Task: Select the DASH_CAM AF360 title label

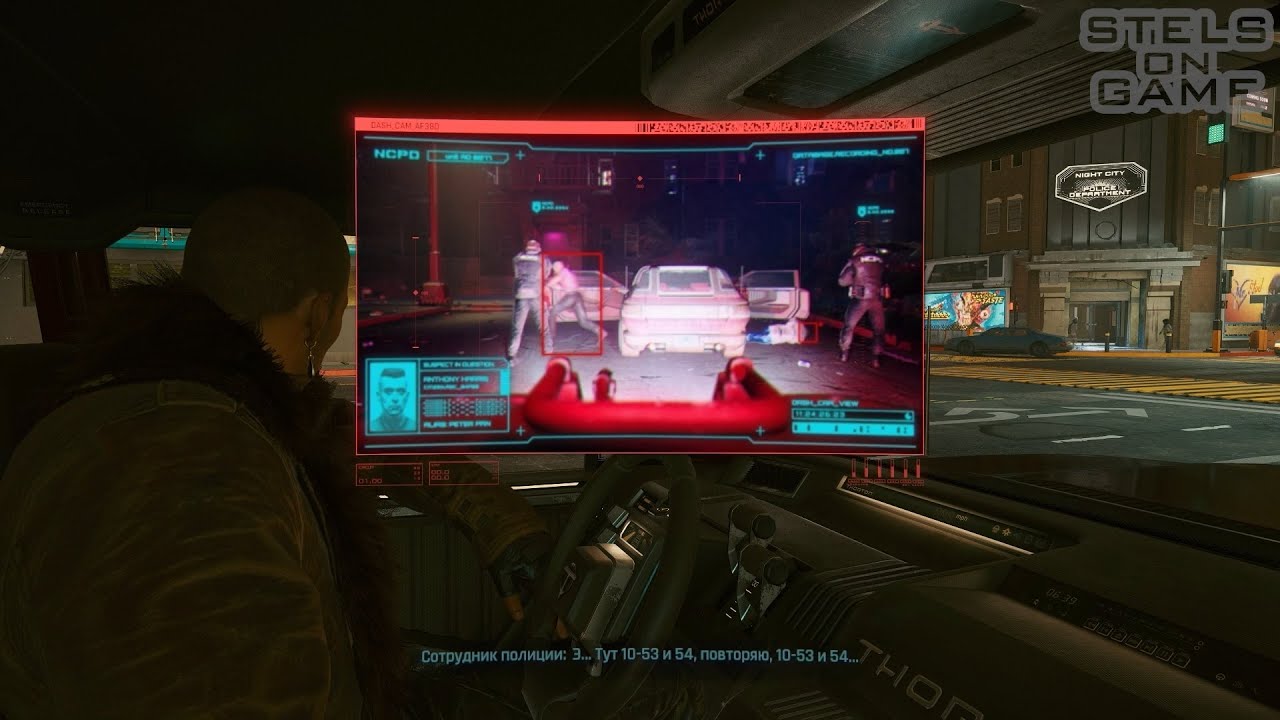Action: click(403, 124)
